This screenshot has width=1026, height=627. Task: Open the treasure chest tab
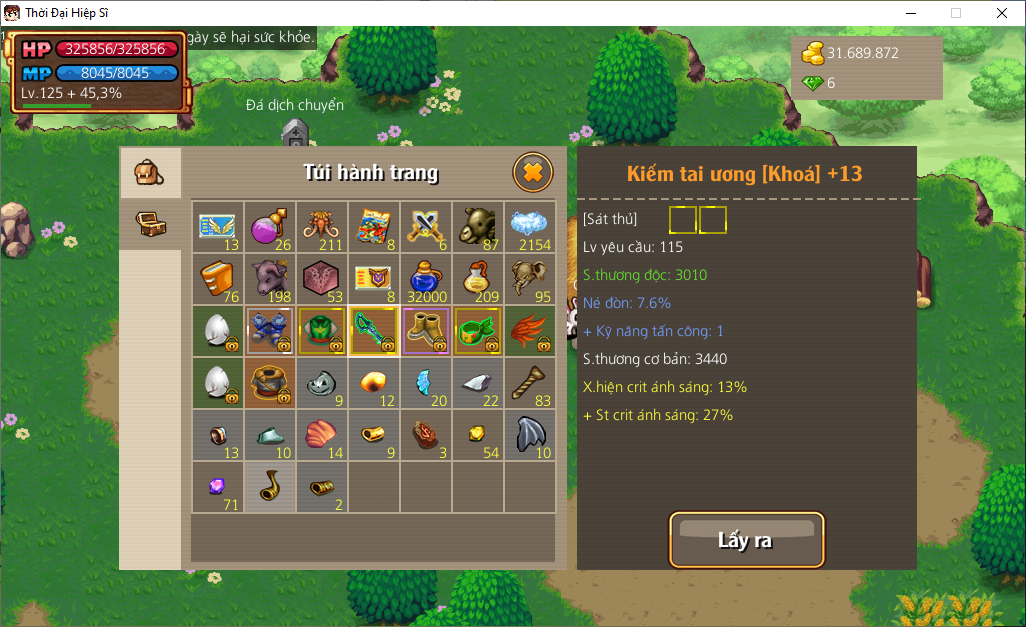click(x=150, y=224)
